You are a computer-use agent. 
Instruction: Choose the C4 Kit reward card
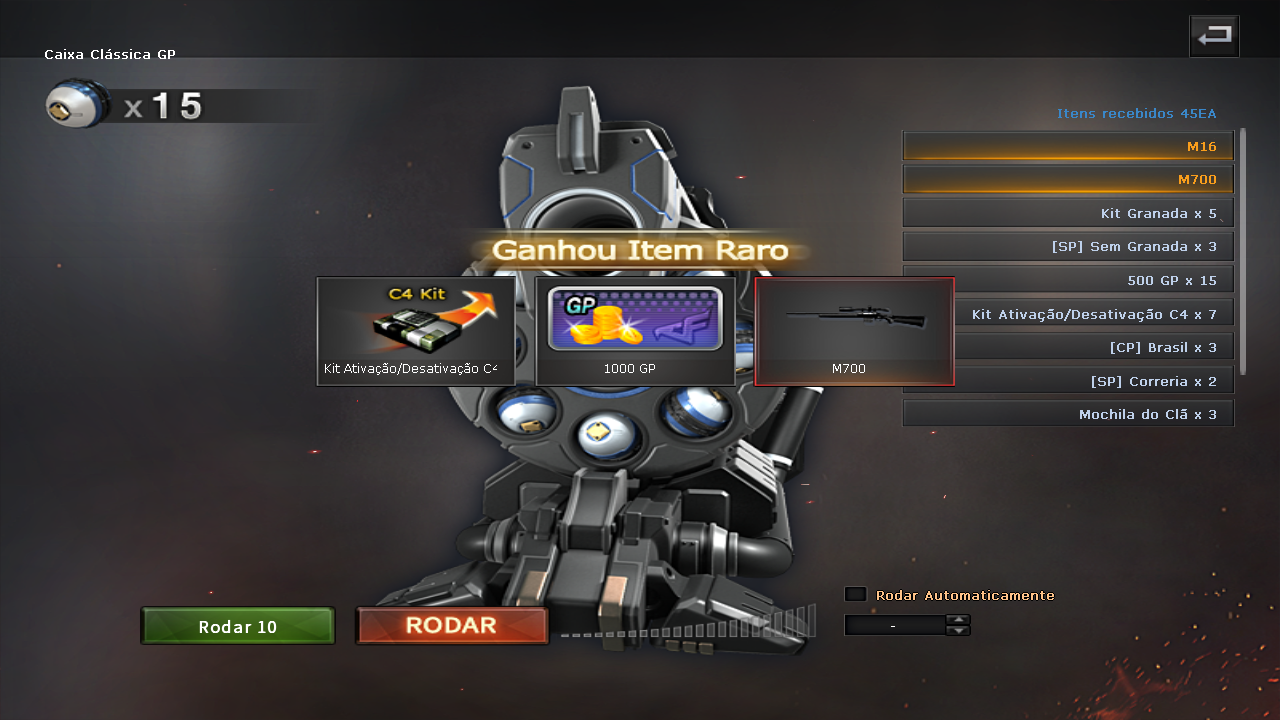416,331
